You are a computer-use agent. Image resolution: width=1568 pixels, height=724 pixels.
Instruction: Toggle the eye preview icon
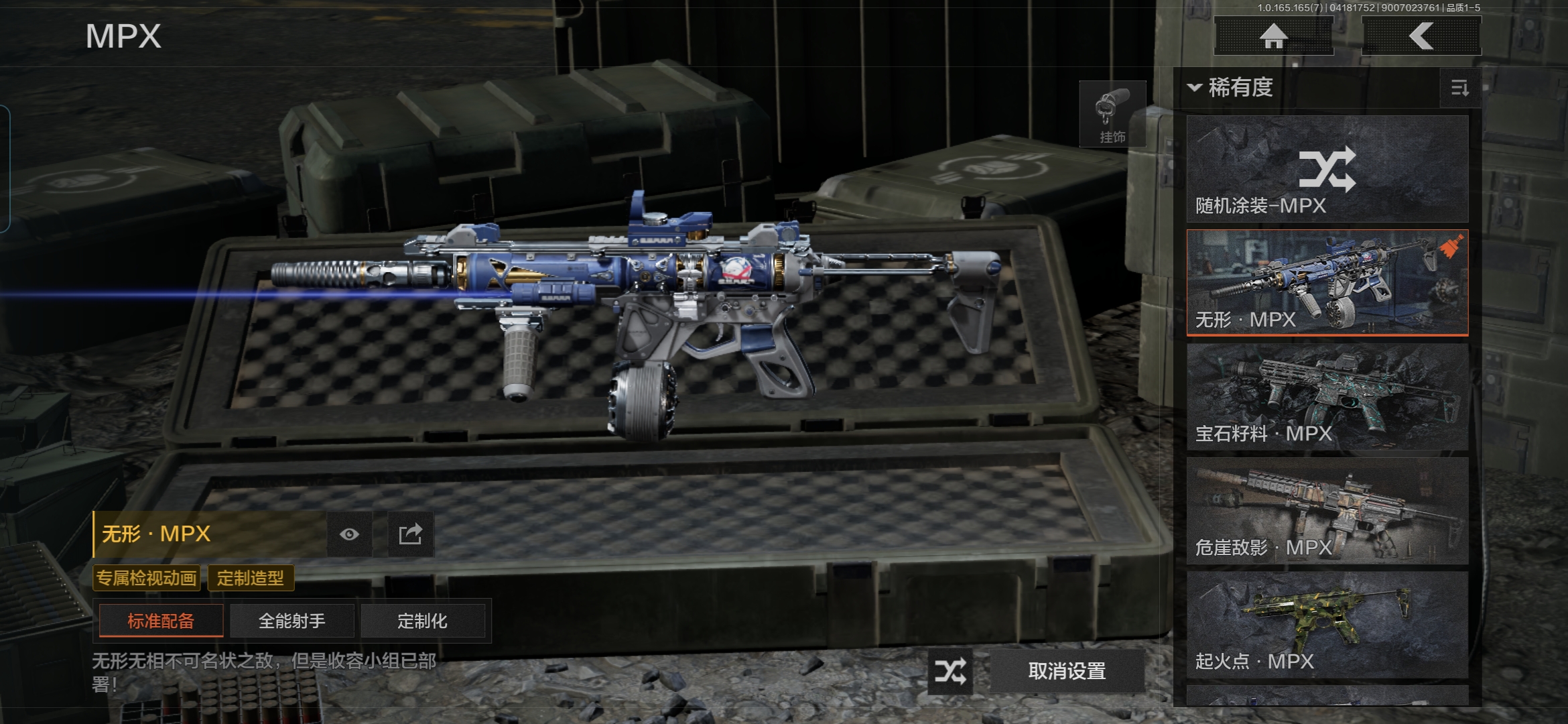click(349, 534)
